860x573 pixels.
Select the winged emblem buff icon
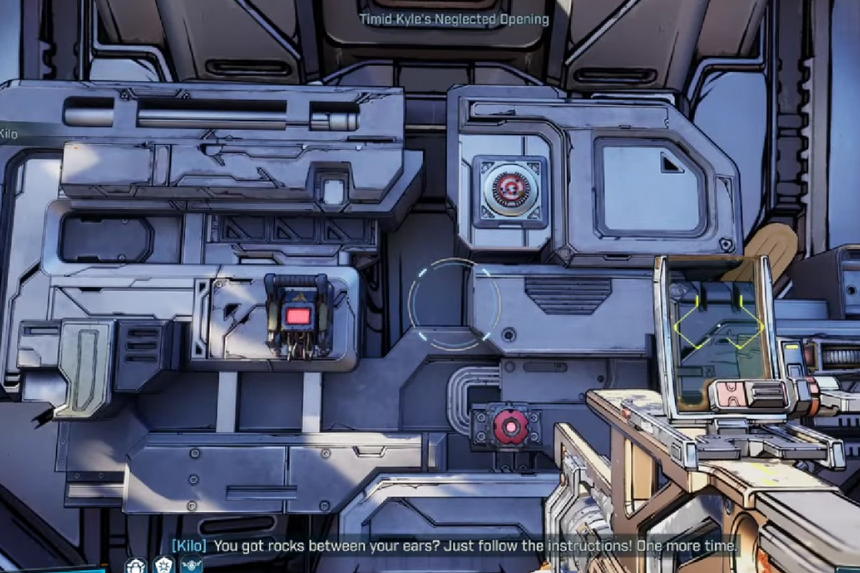(x=192, y=566)
